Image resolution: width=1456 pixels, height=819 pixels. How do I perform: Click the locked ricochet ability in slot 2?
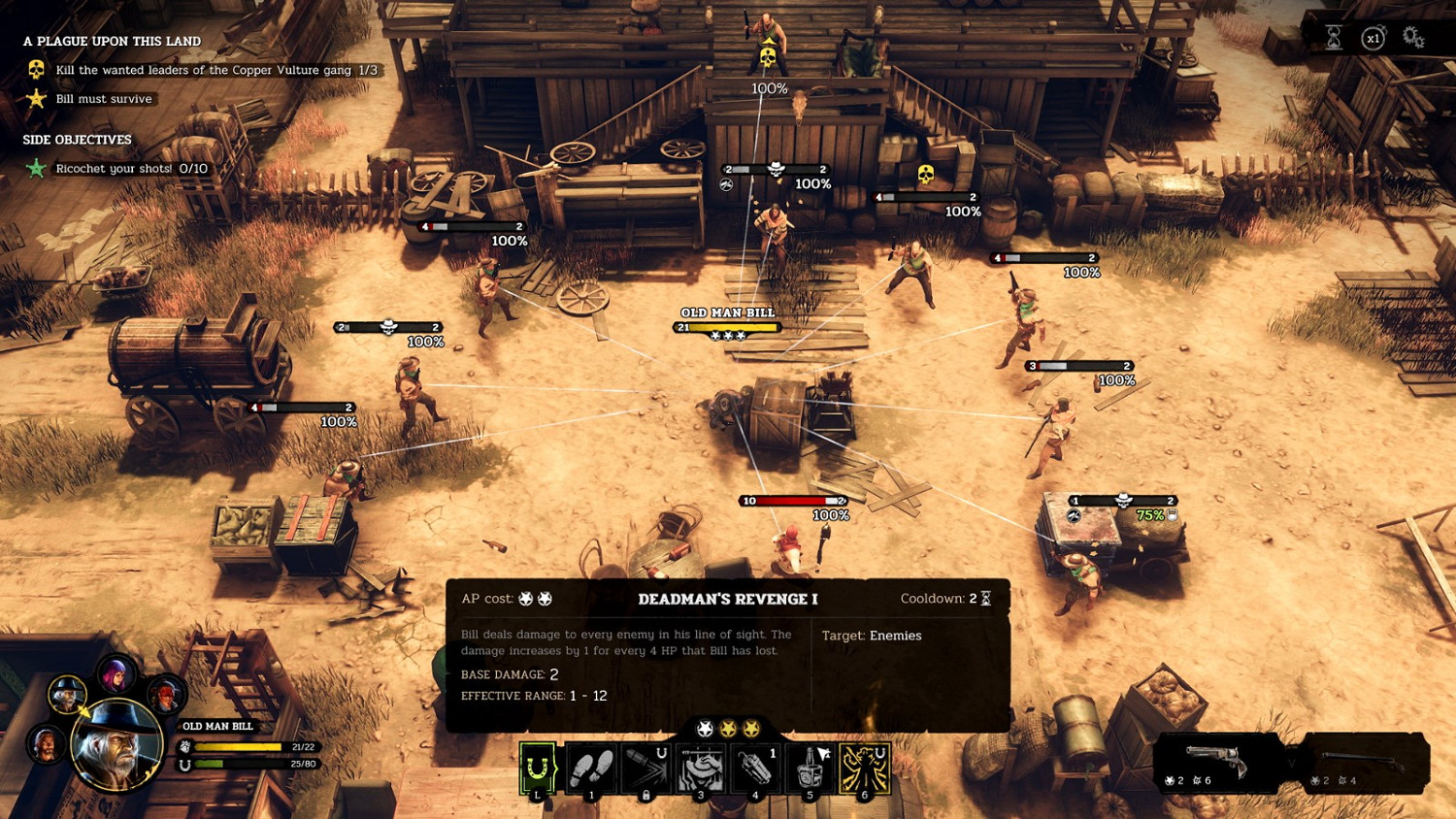pos(646,767)
